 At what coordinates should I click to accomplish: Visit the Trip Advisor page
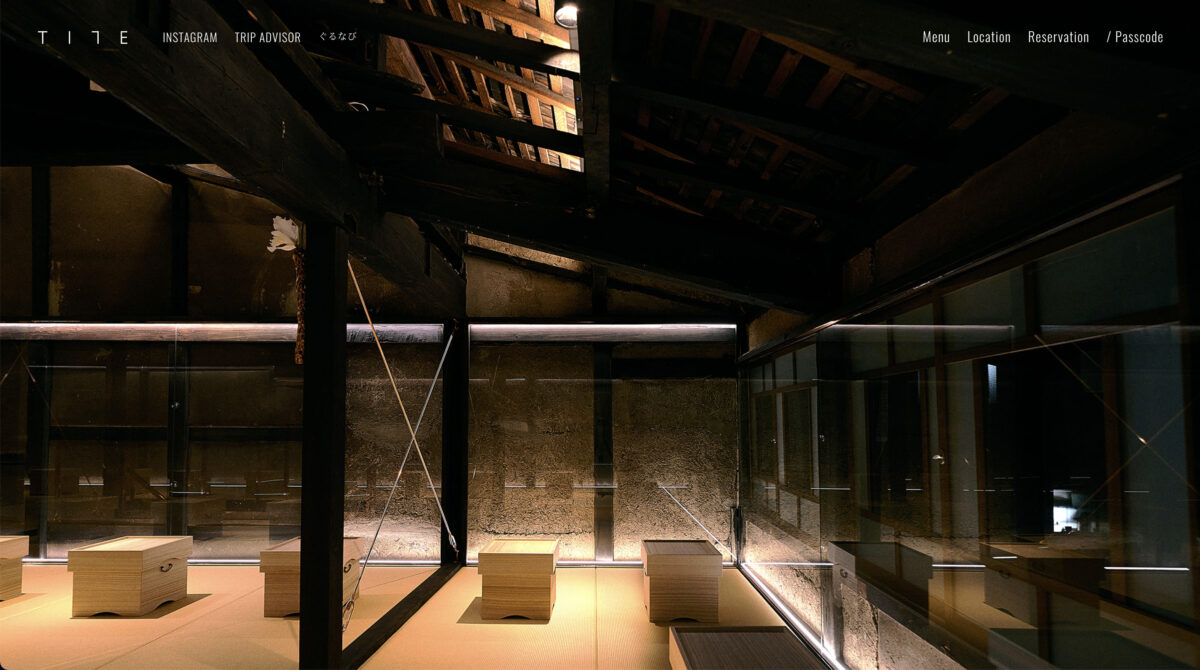267,38
